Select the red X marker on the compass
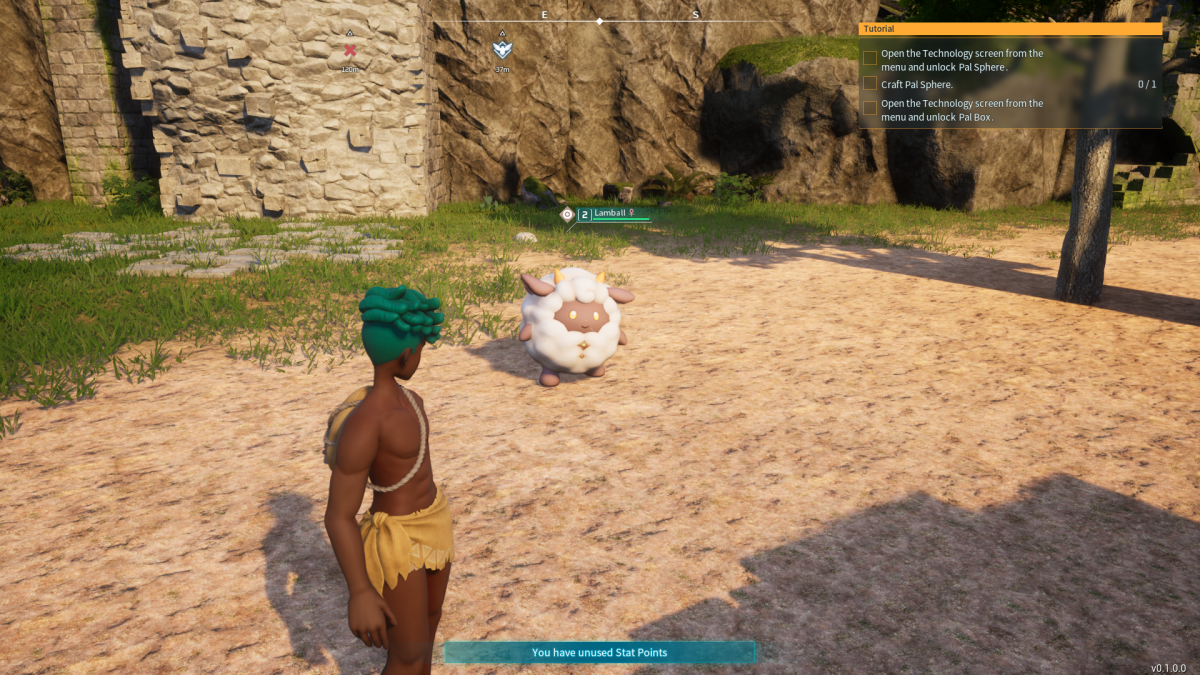 coord(350,50)
